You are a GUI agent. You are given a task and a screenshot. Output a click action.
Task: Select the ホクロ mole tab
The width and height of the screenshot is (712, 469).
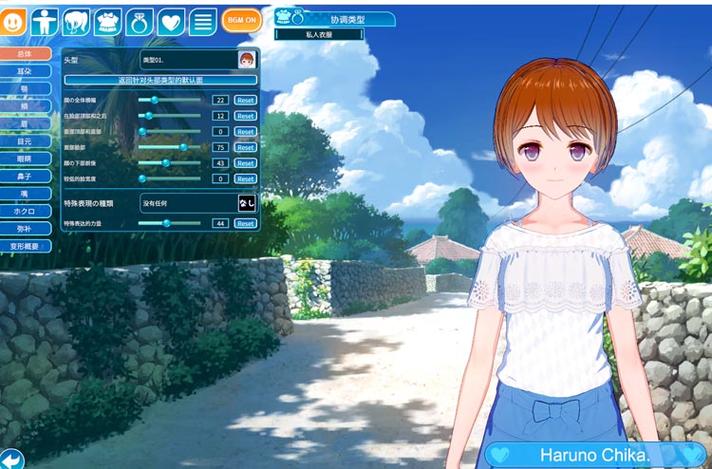26,211
